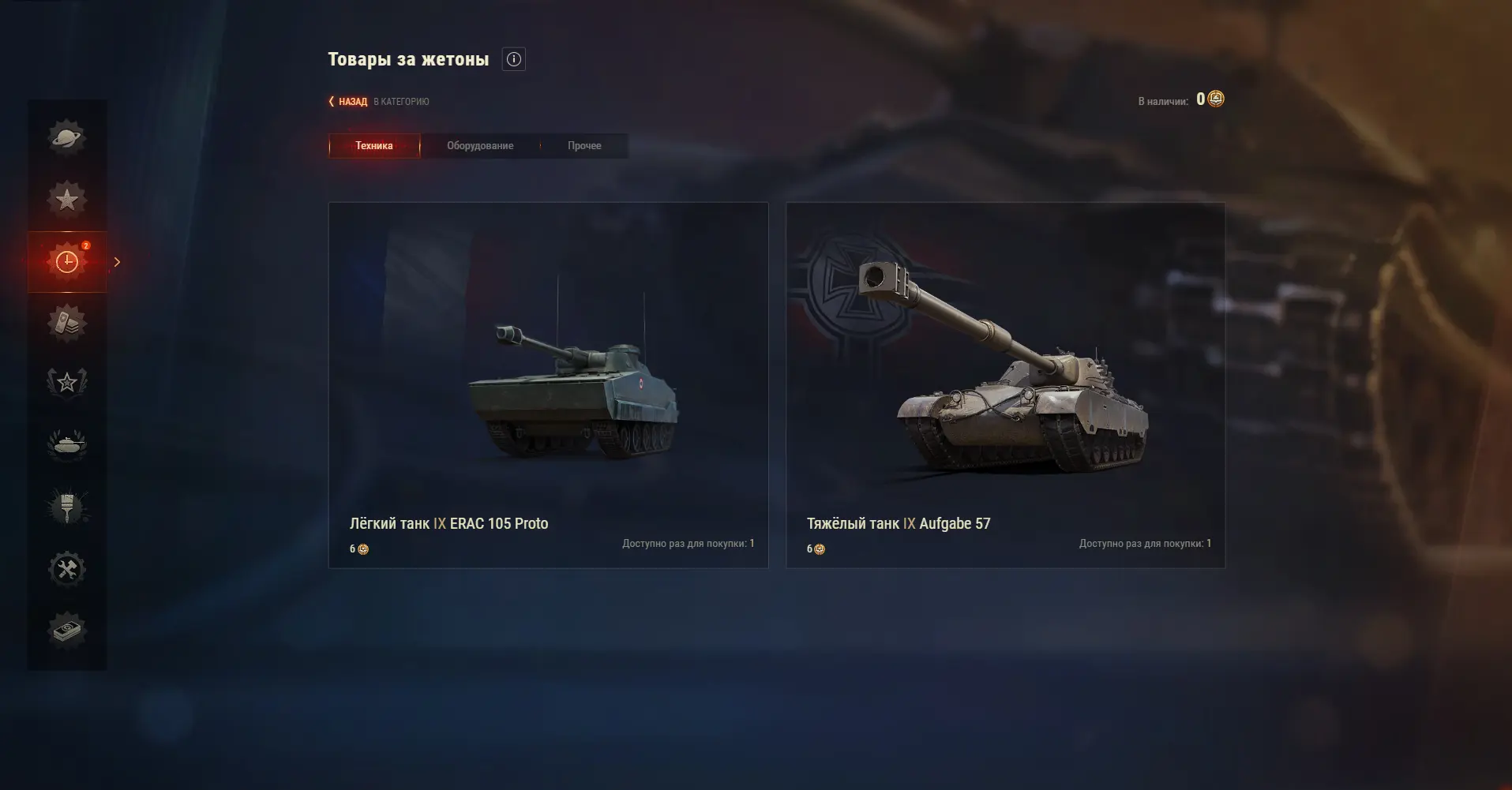Expand the sidebar with the arrow
Viewport: 1512px width, 790px height.
click(117, 262)
